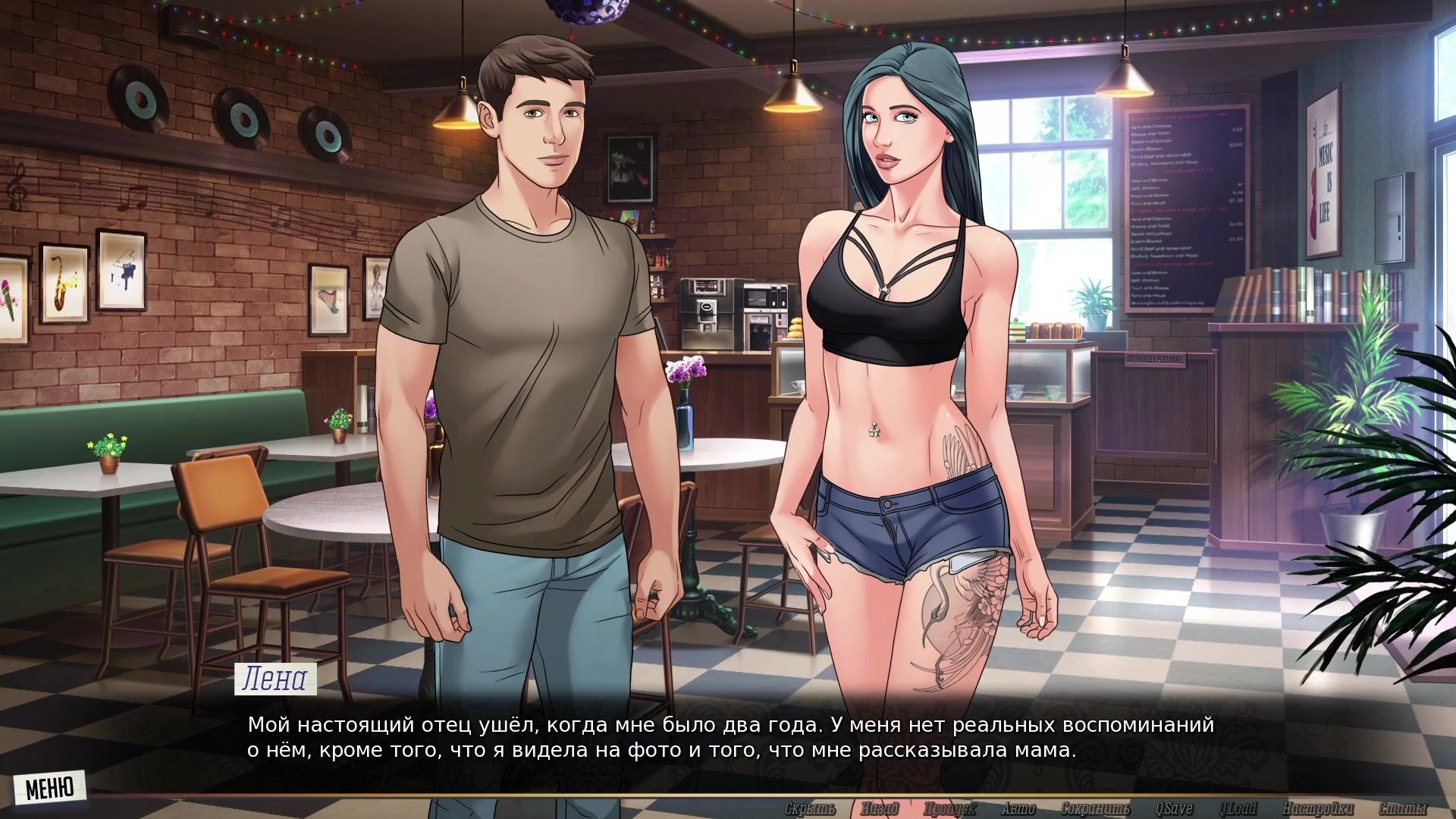This screenshot has width=1456, height=819.
Task: Open the Сохранить save screen
Action: pos(1095,808)
